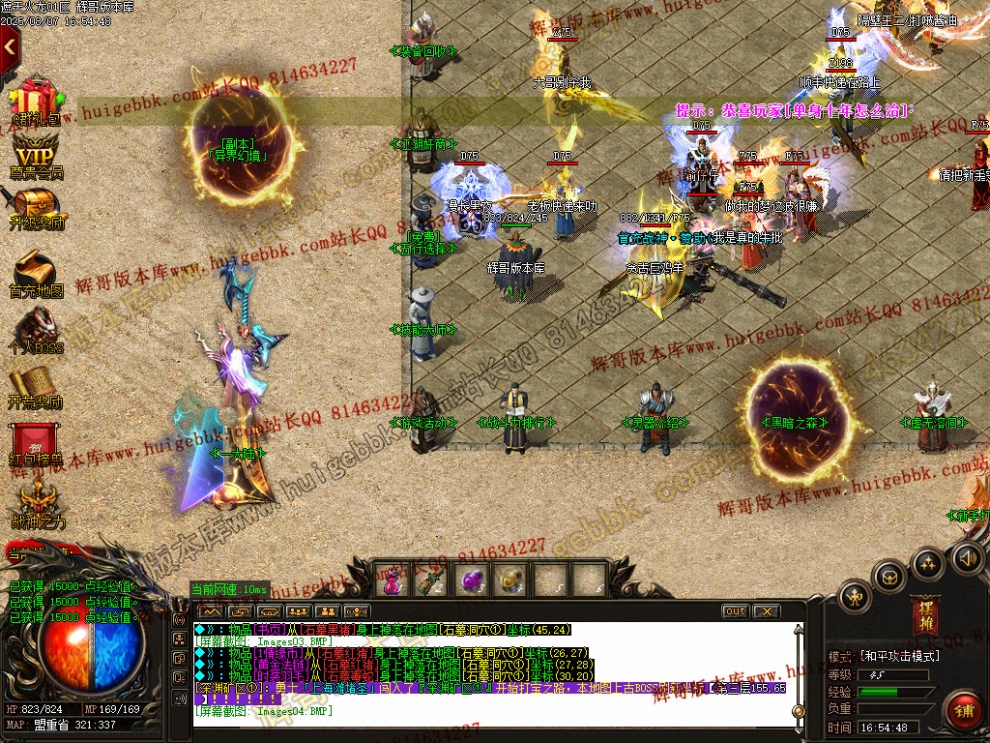Screen dimensions: 990x743
Task: Click the 'out' button above chat
Action: pos(735,611)
